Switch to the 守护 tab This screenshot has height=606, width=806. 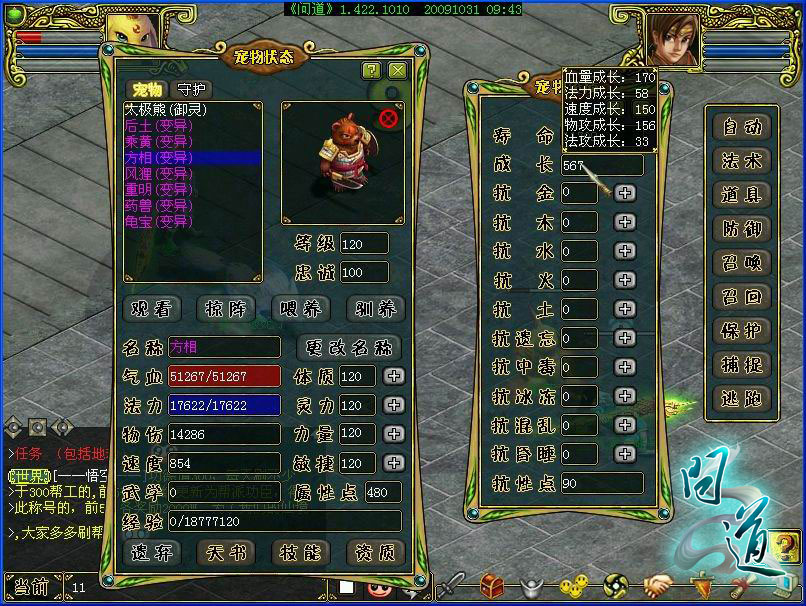pos(194,90)
